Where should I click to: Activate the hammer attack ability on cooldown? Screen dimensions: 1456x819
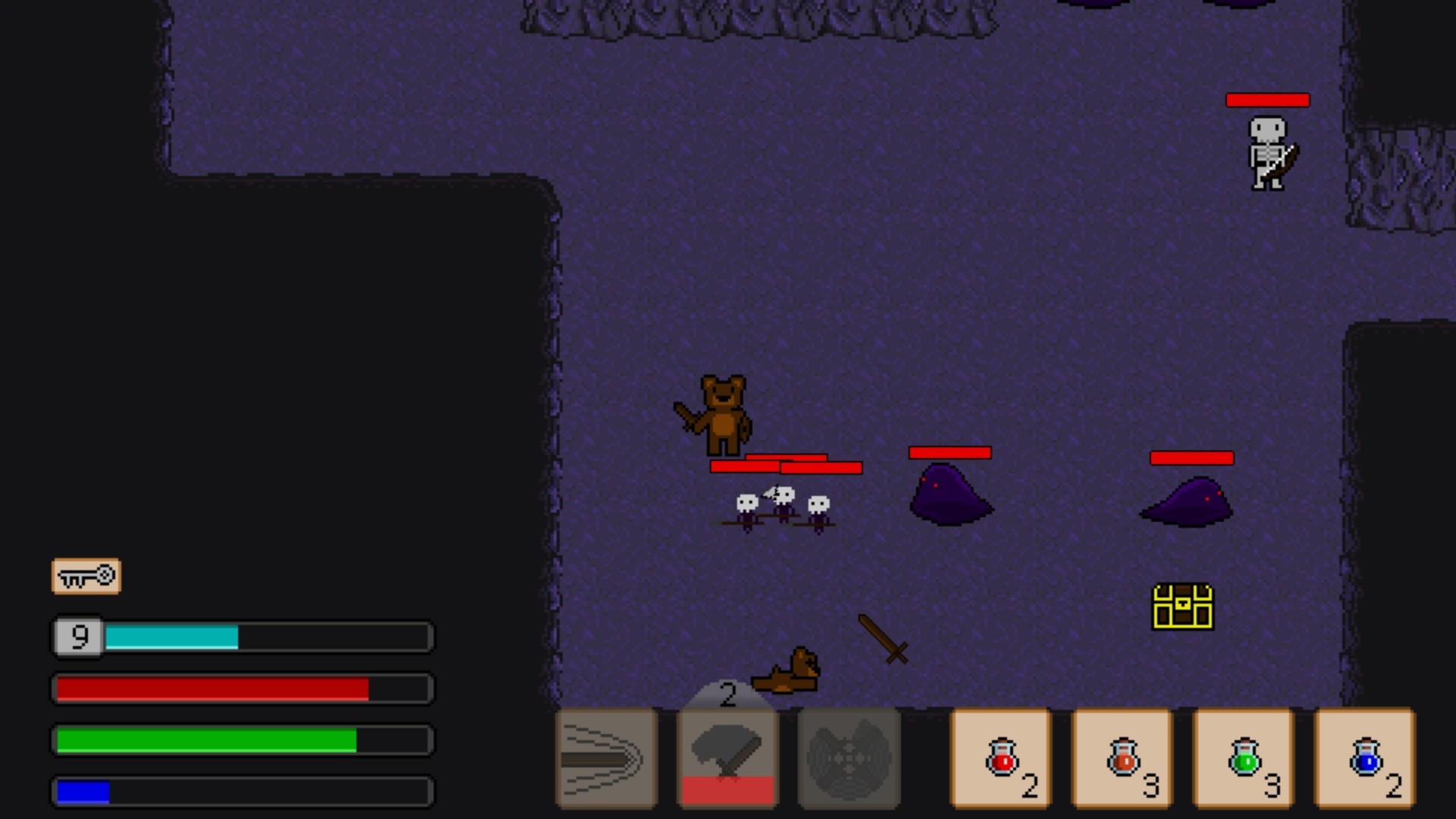tap(726, 758)
